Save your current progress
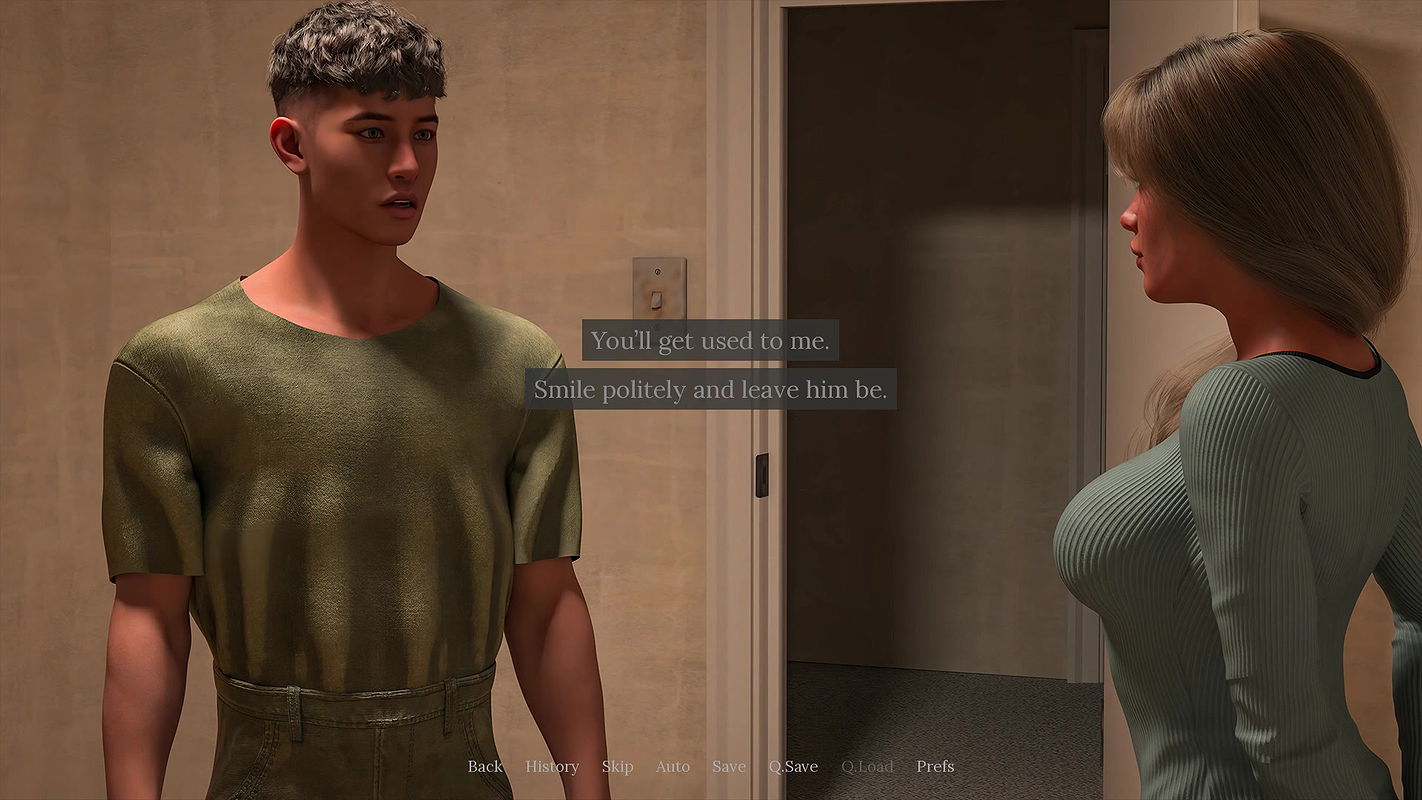 coord(728,766)
